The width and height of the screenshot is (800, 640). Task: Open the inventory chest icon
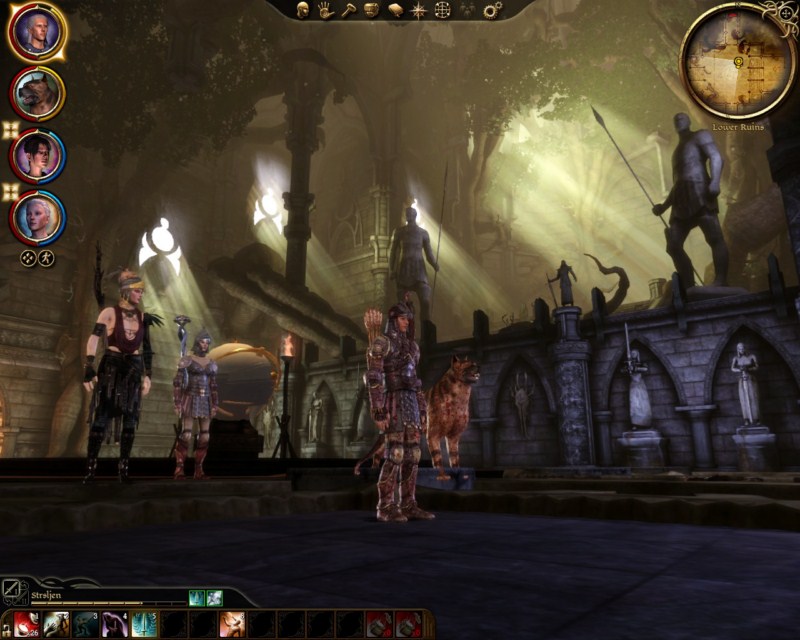click(371, 10)
